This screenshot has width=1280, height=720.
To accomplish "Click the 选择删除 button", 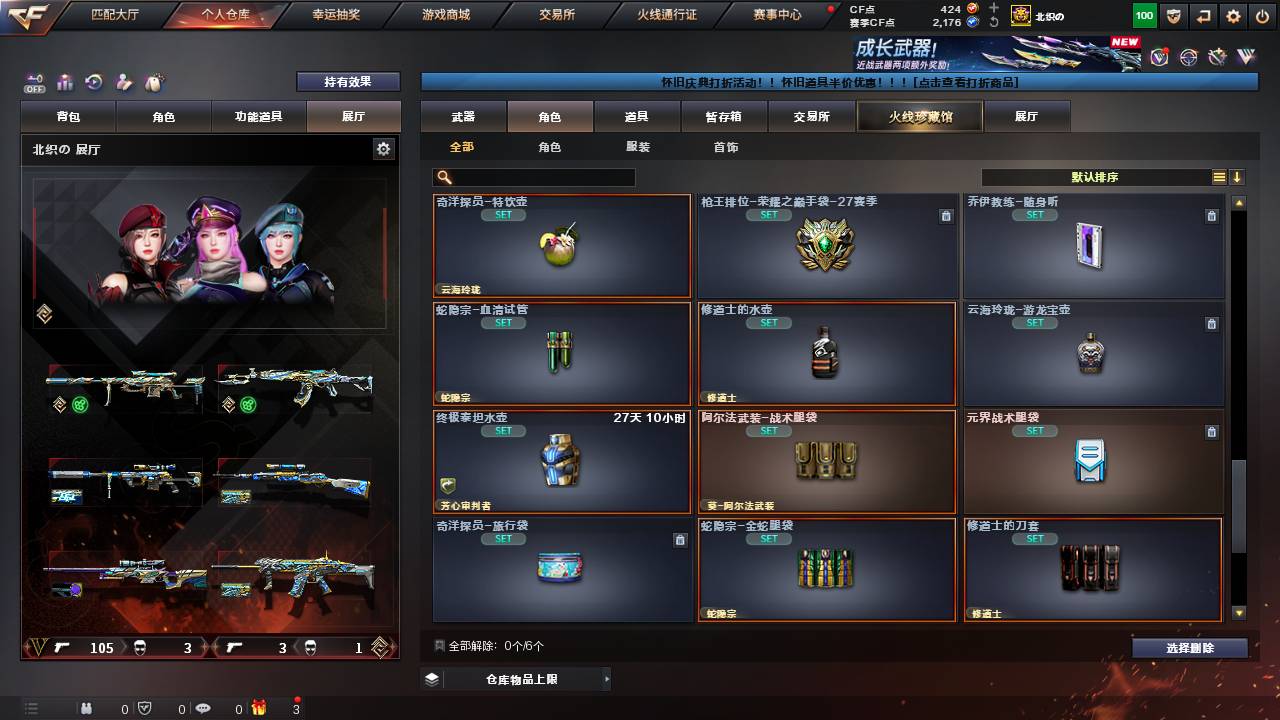I will 1189,648.
